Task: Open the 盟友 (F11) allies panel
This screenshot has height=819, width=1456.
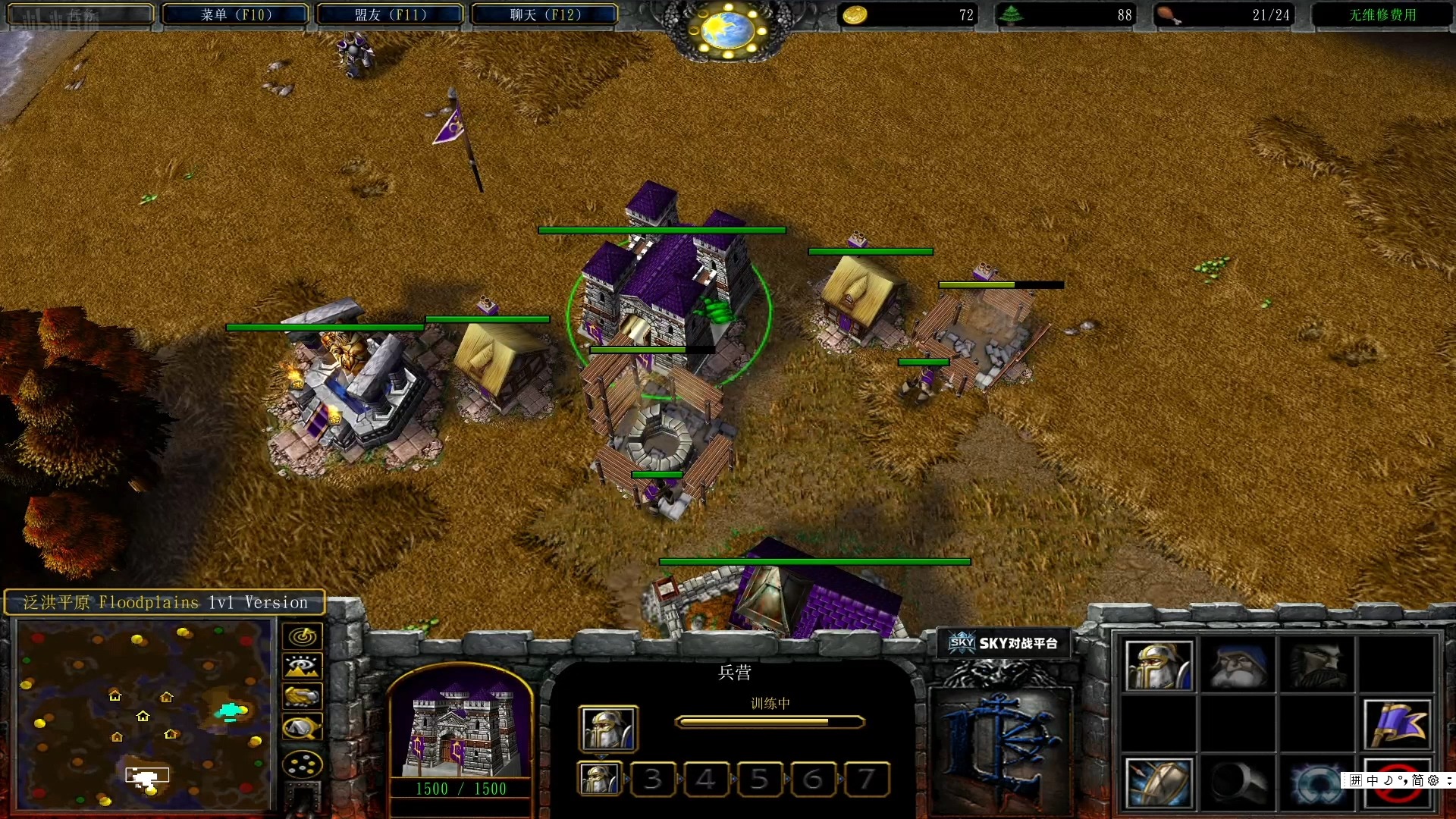Action: [x=390, y=14]
